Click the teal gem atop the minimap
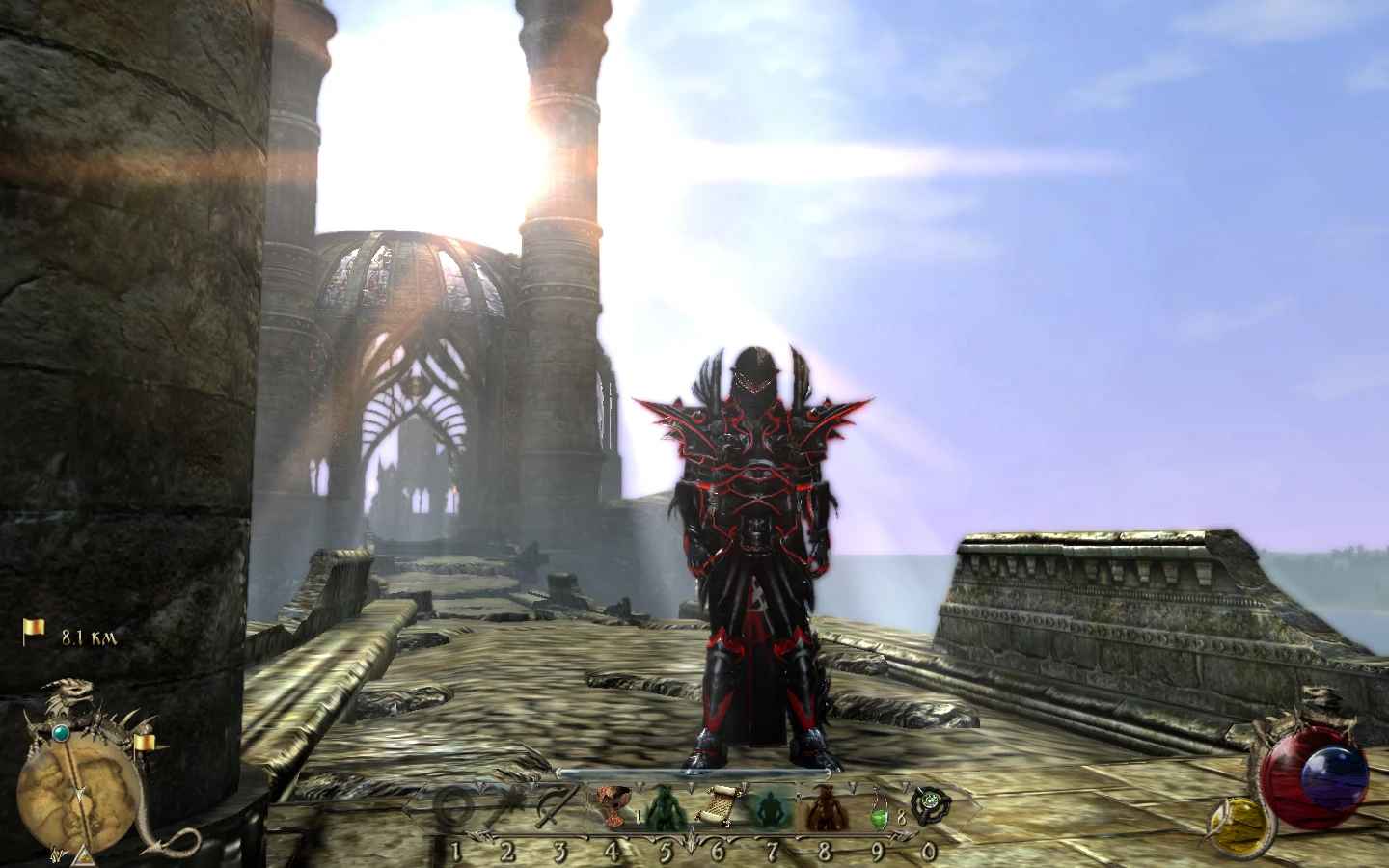 coord(62,733)
